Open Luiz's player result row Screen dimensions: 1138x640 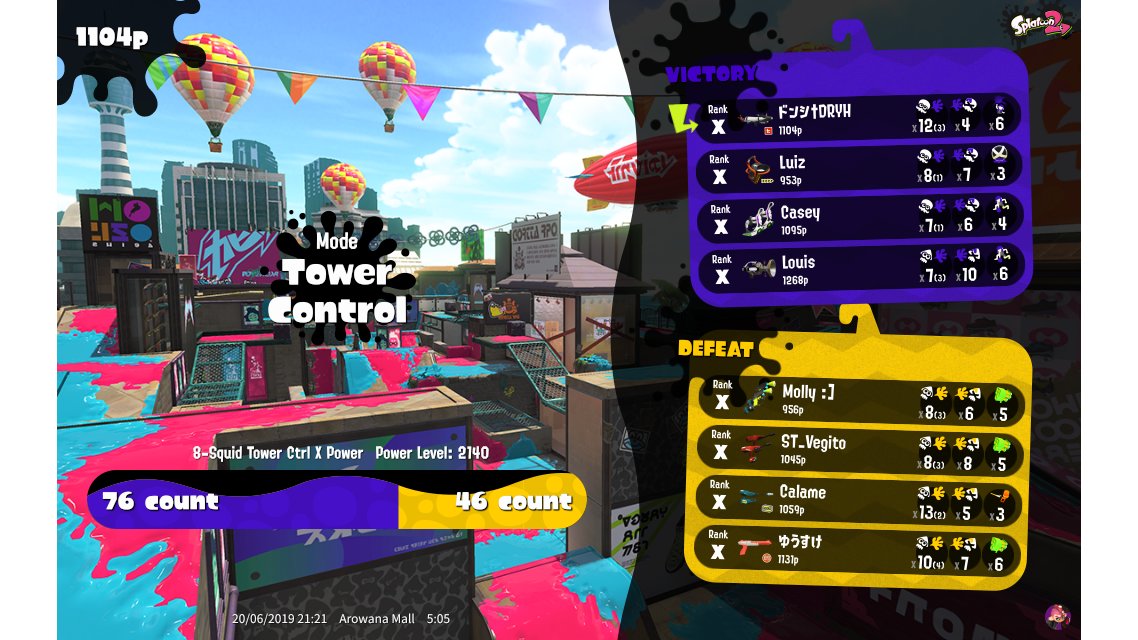pos(857,167)
